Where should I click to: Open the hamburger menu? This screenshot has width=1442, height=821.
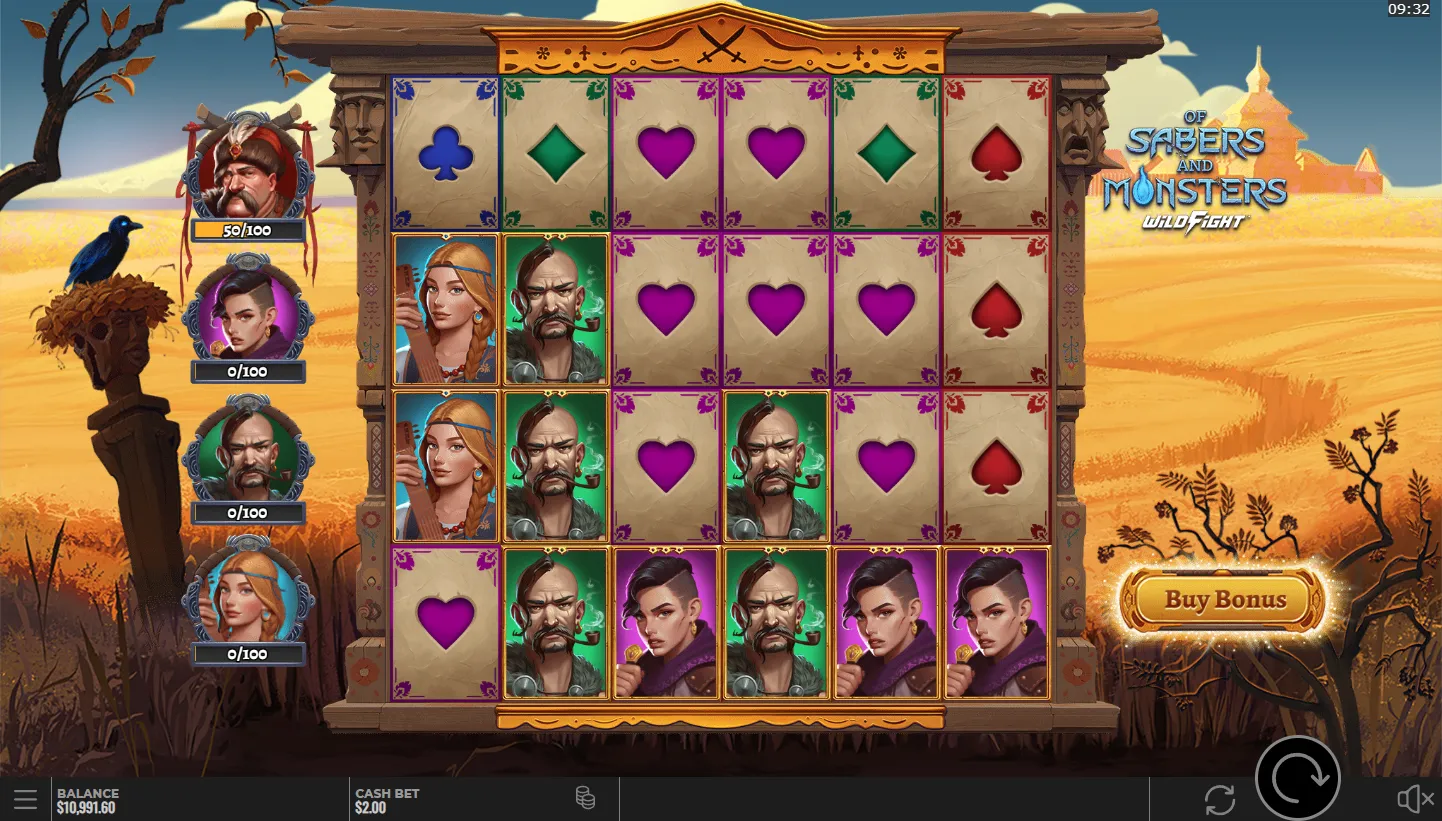(26, 799)
